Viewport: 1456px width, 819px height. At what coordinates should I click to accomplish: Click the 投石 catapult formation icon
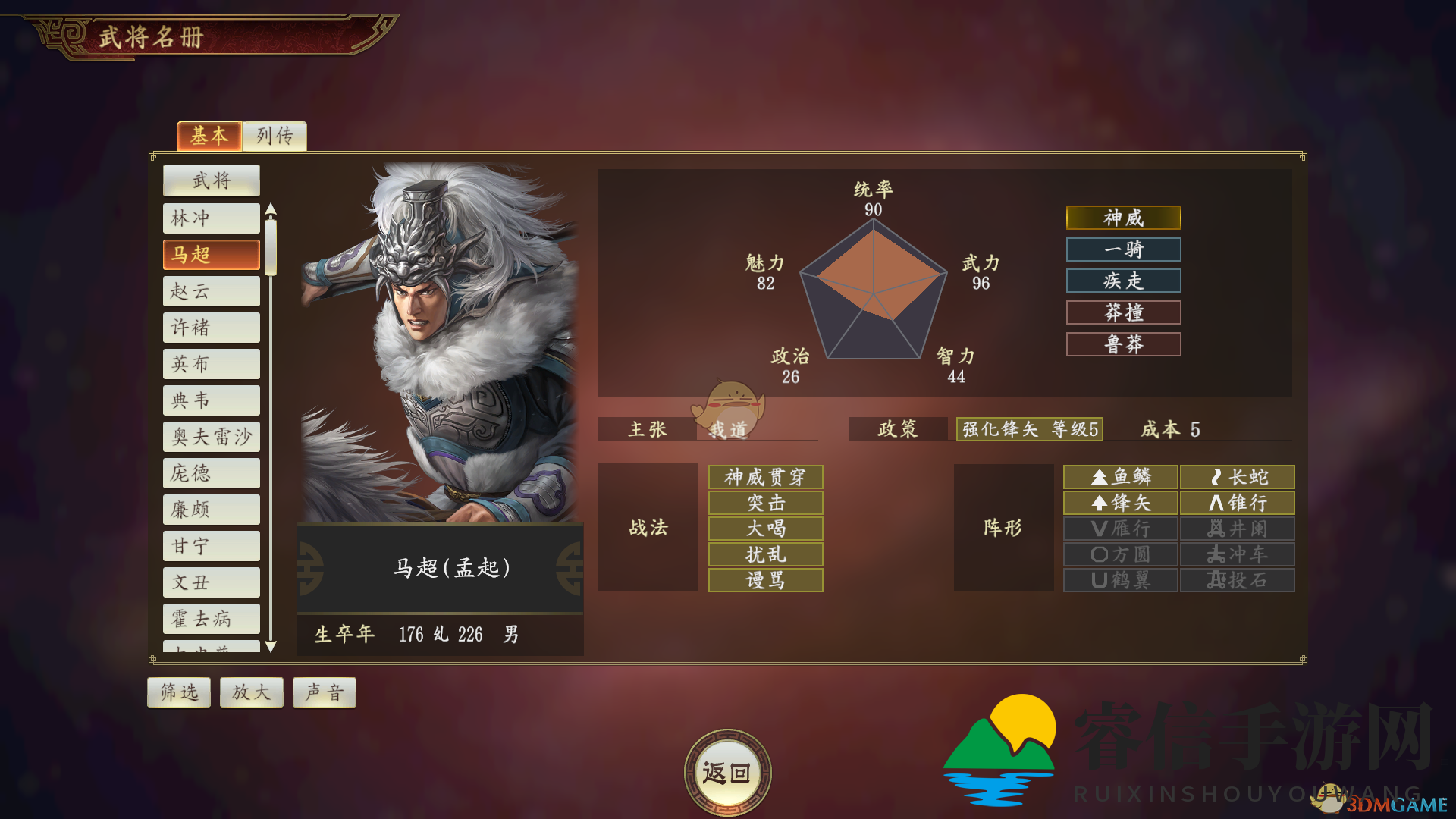[1237, 580]
